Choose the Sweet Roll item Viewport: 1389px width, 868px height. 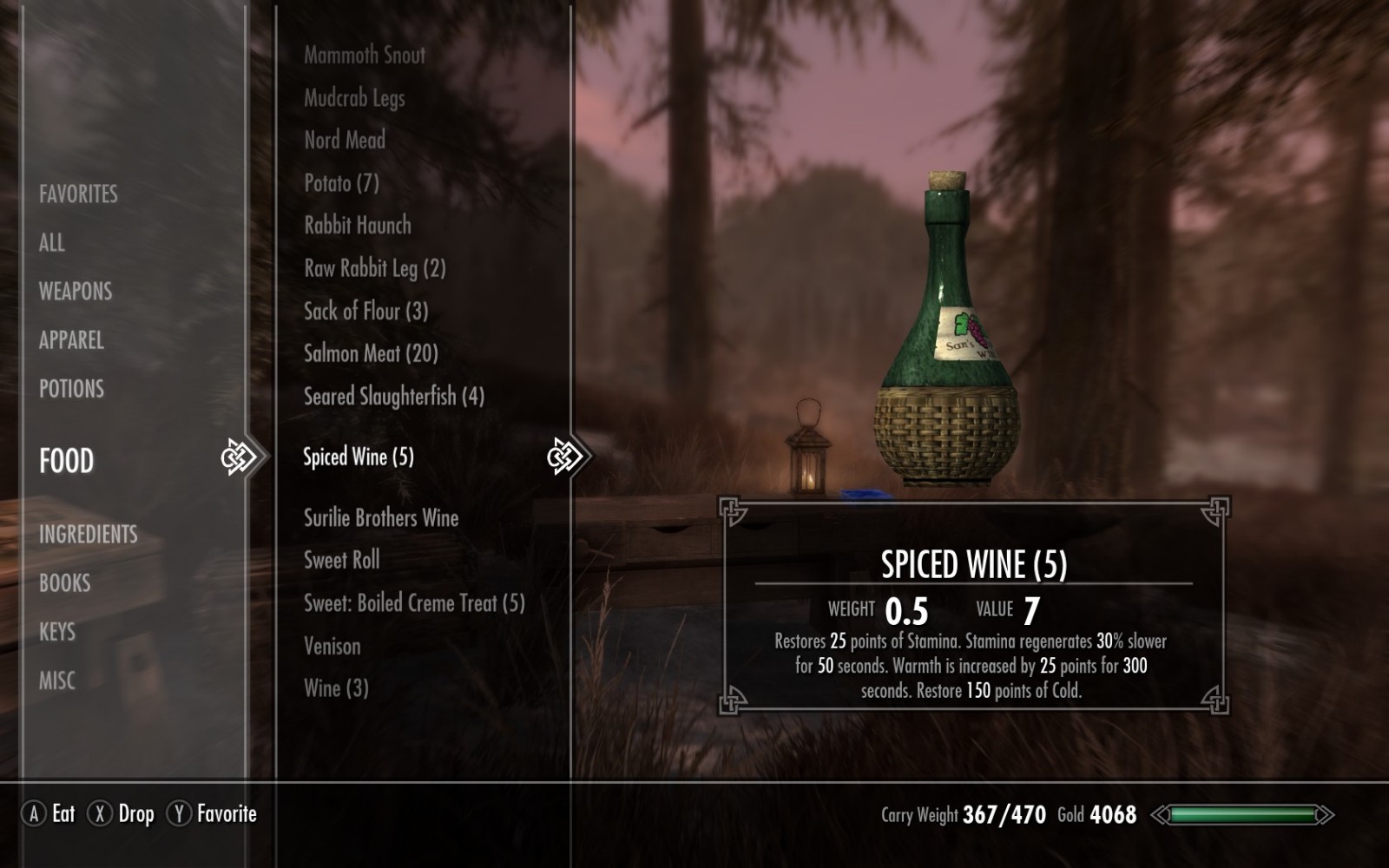[341, 560]
